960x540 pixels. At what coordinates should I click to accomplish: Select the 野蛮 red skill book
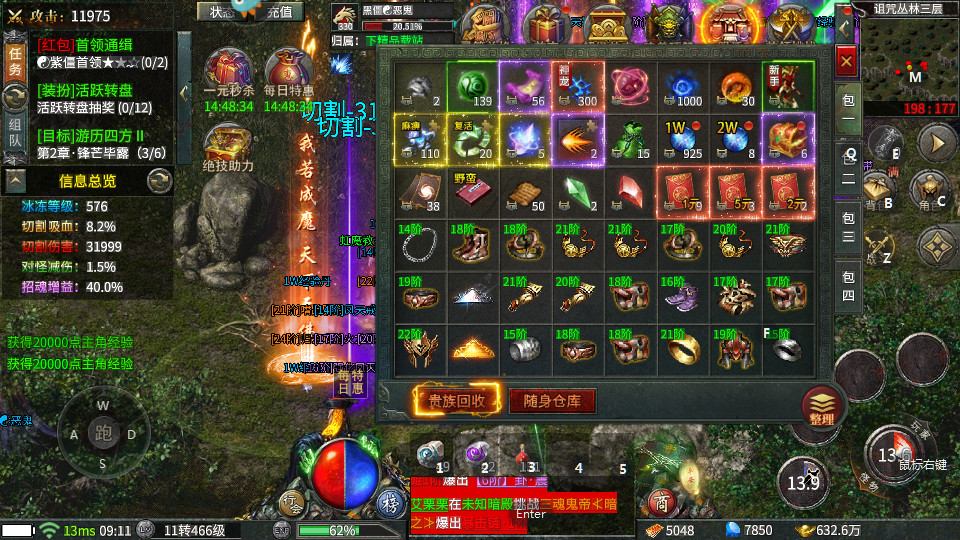tap(470, 192)
